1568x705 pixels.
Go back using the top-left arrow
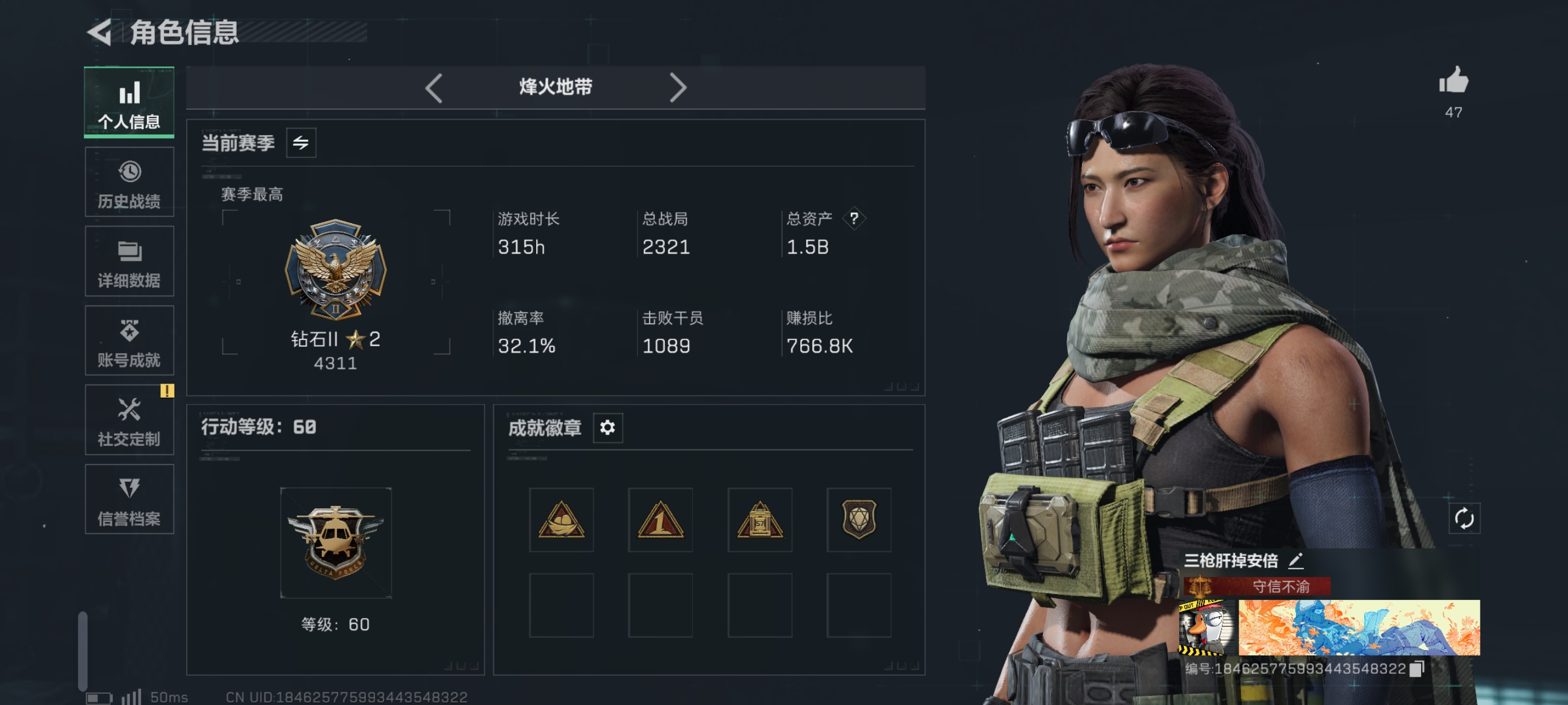pos(100,32)
